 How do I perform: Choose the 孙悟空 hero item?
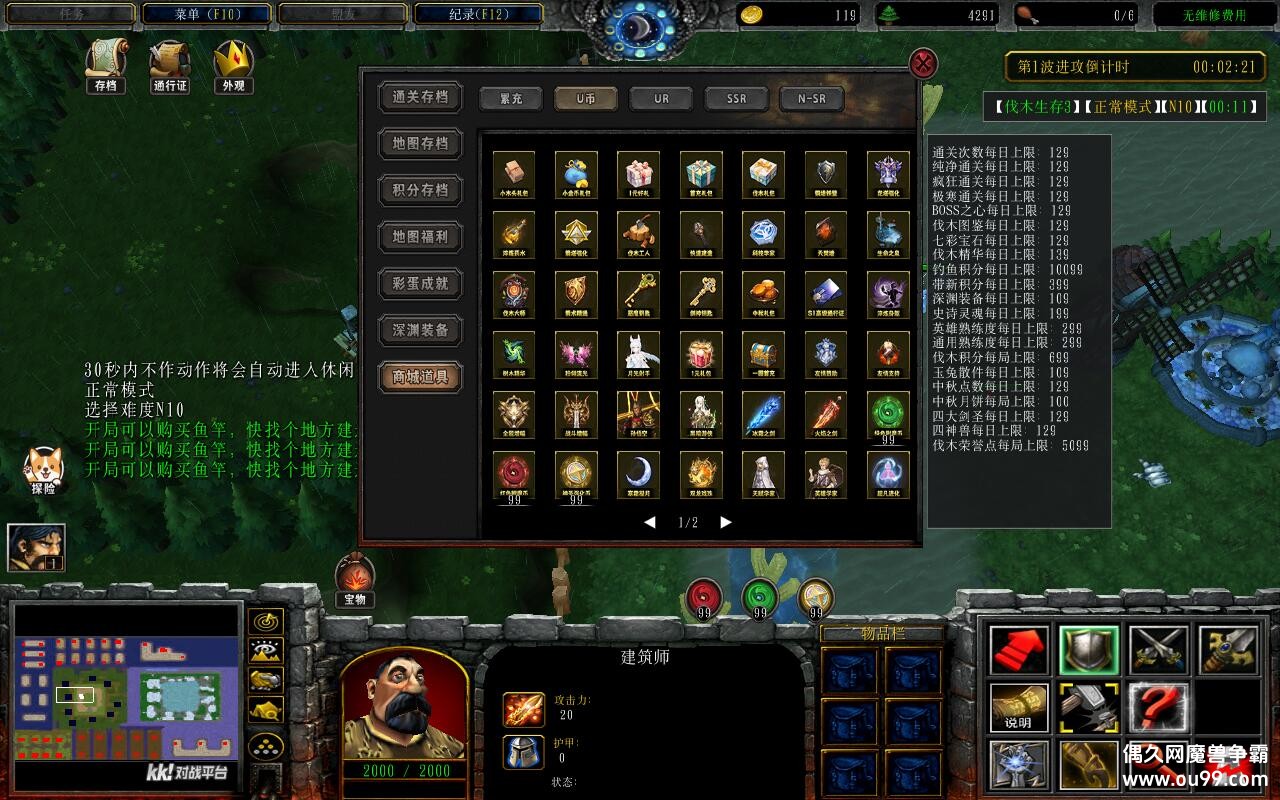click(638, 412)
